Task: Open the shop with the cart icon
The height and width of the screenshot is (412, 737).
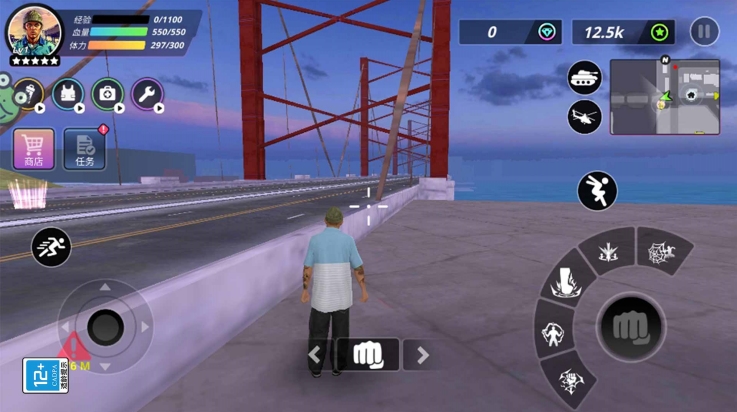Action: (x=33, y=148)
